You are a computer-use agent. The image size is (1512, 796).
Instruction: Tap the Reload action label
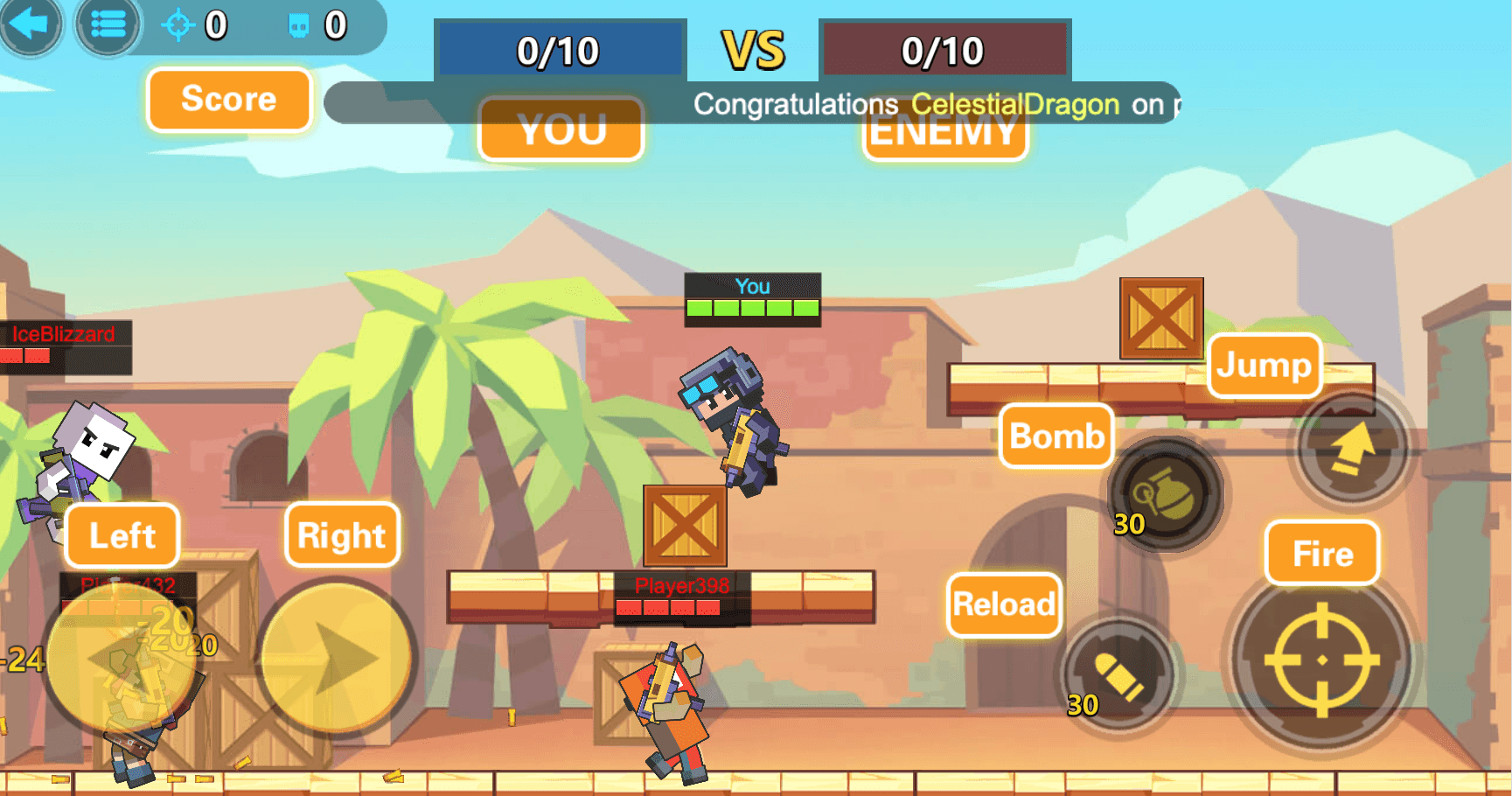pos(1004,604)
